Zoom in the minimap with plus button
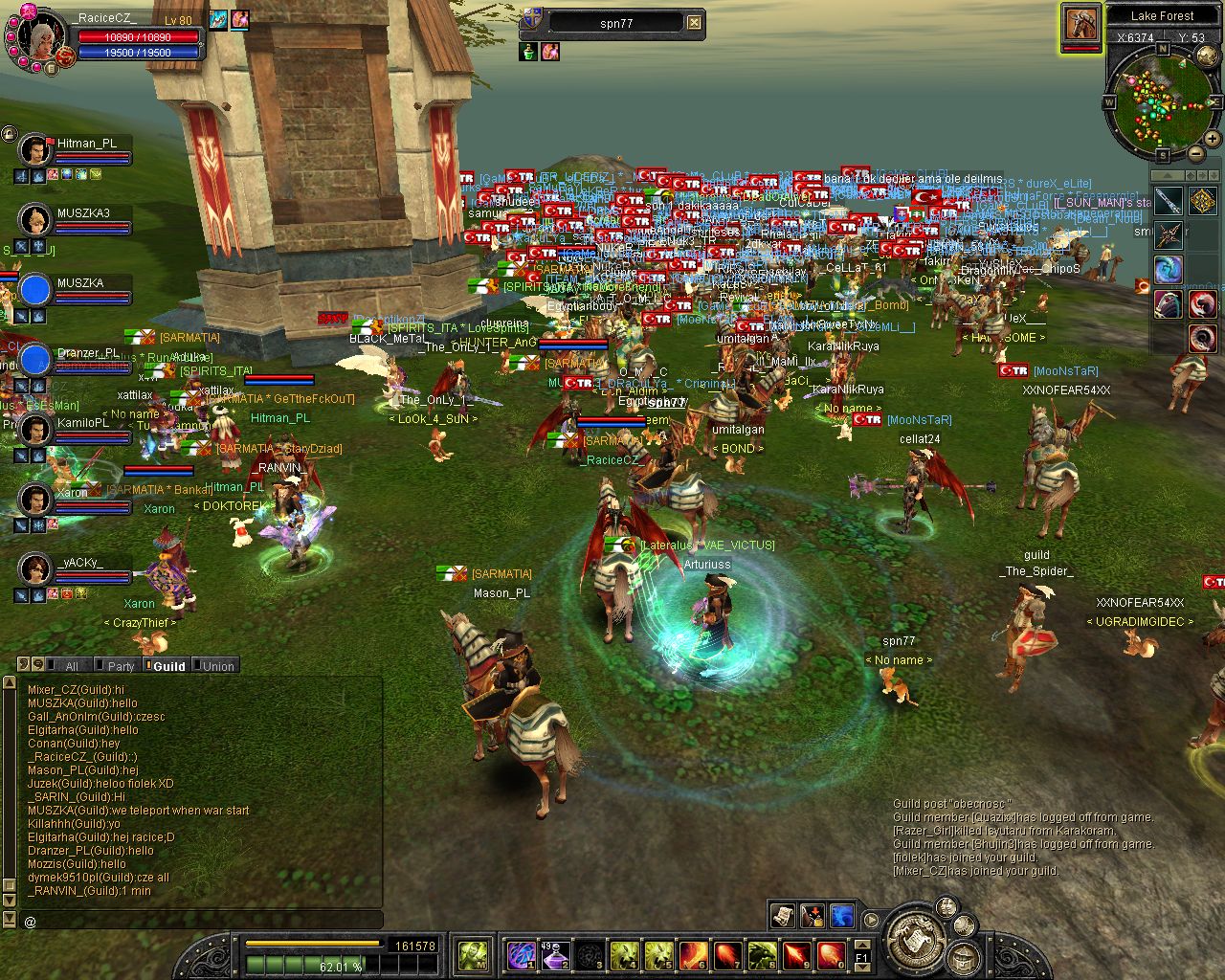The width and height of the screenshot is (1225, 980). coord(1213,140)
